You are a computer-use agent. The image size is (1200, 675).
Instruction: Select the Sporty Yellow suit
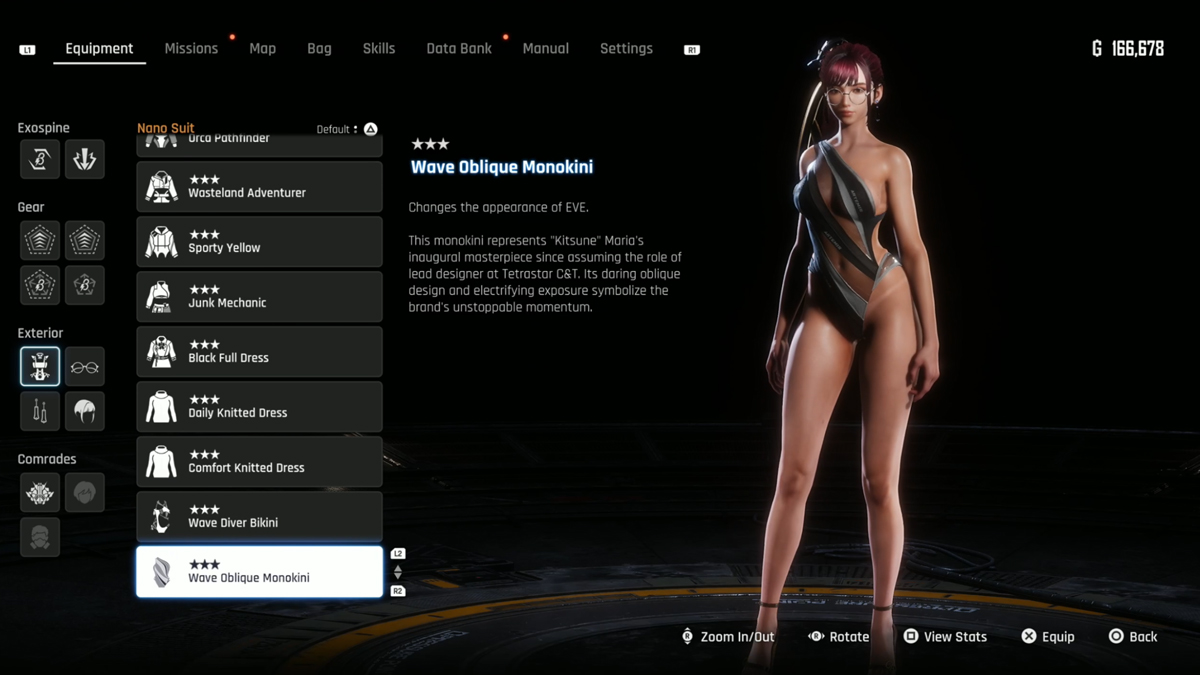259,242
